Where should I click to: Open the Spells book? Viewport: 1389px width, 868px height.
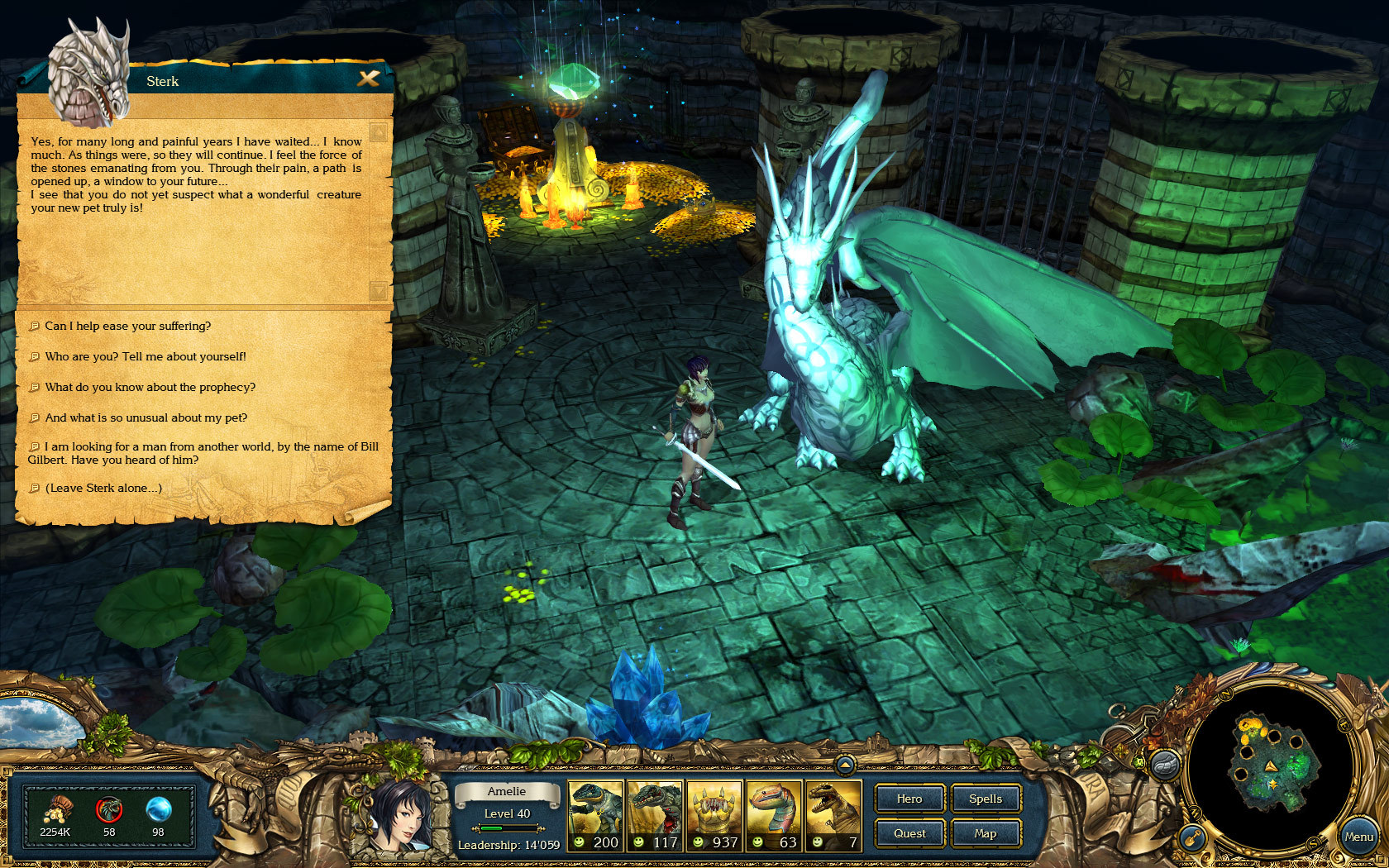pyautogui.click(x=986, y=799)
